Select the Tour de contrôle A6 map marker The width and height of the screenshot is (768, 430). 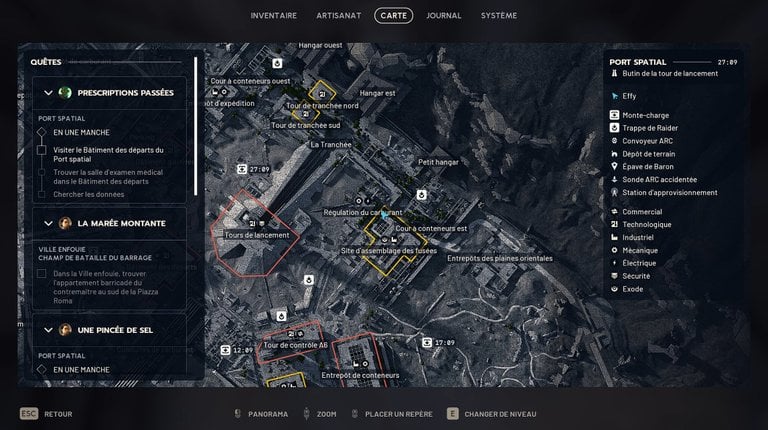point(294,345)
